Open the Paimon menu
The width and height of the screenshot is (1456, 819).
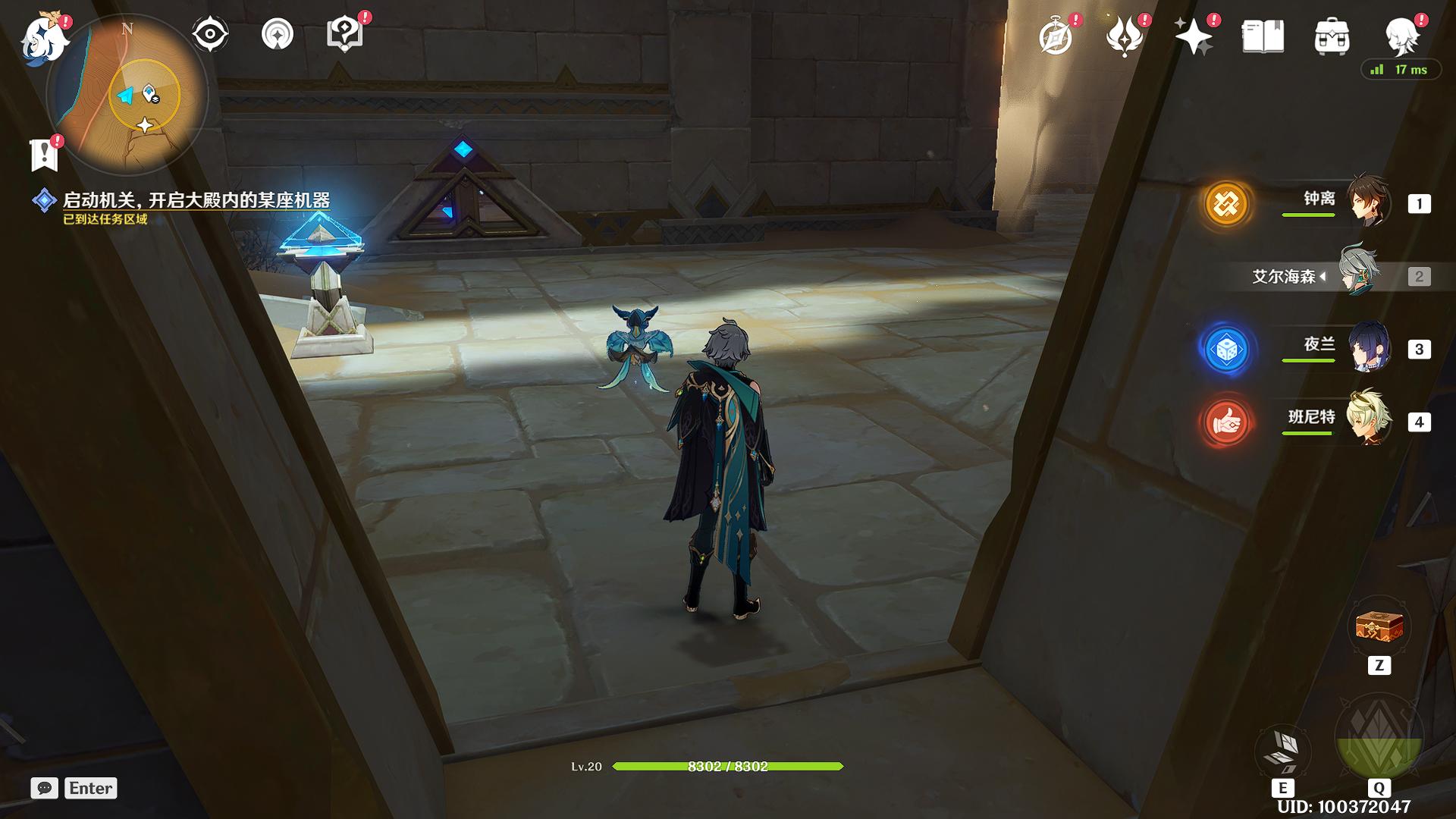(x=44, y=38)
